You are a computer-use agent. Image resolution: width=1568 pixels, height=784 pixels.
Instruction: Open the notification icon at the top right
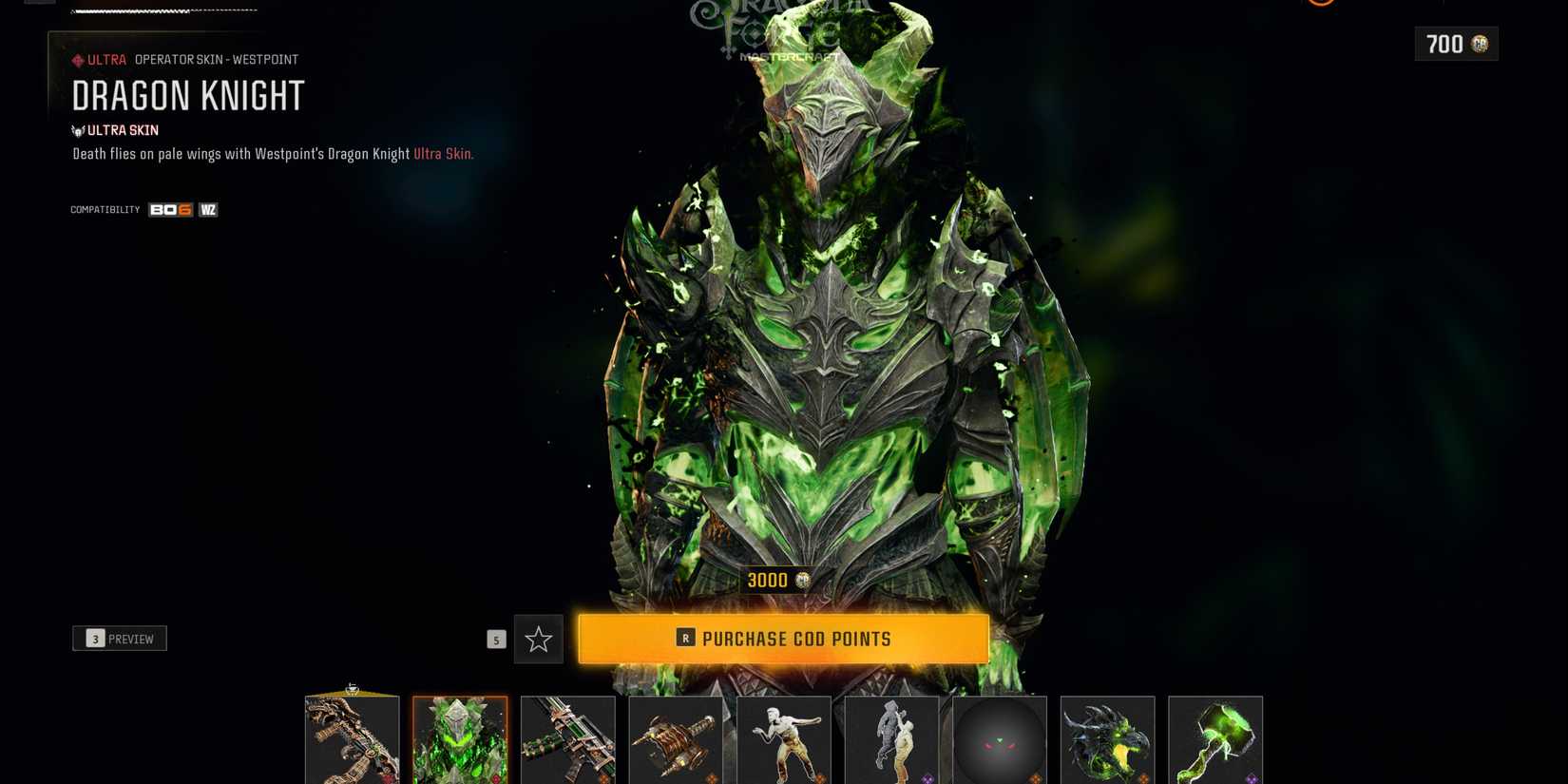pyautogui.click(x=1320, y=5)
